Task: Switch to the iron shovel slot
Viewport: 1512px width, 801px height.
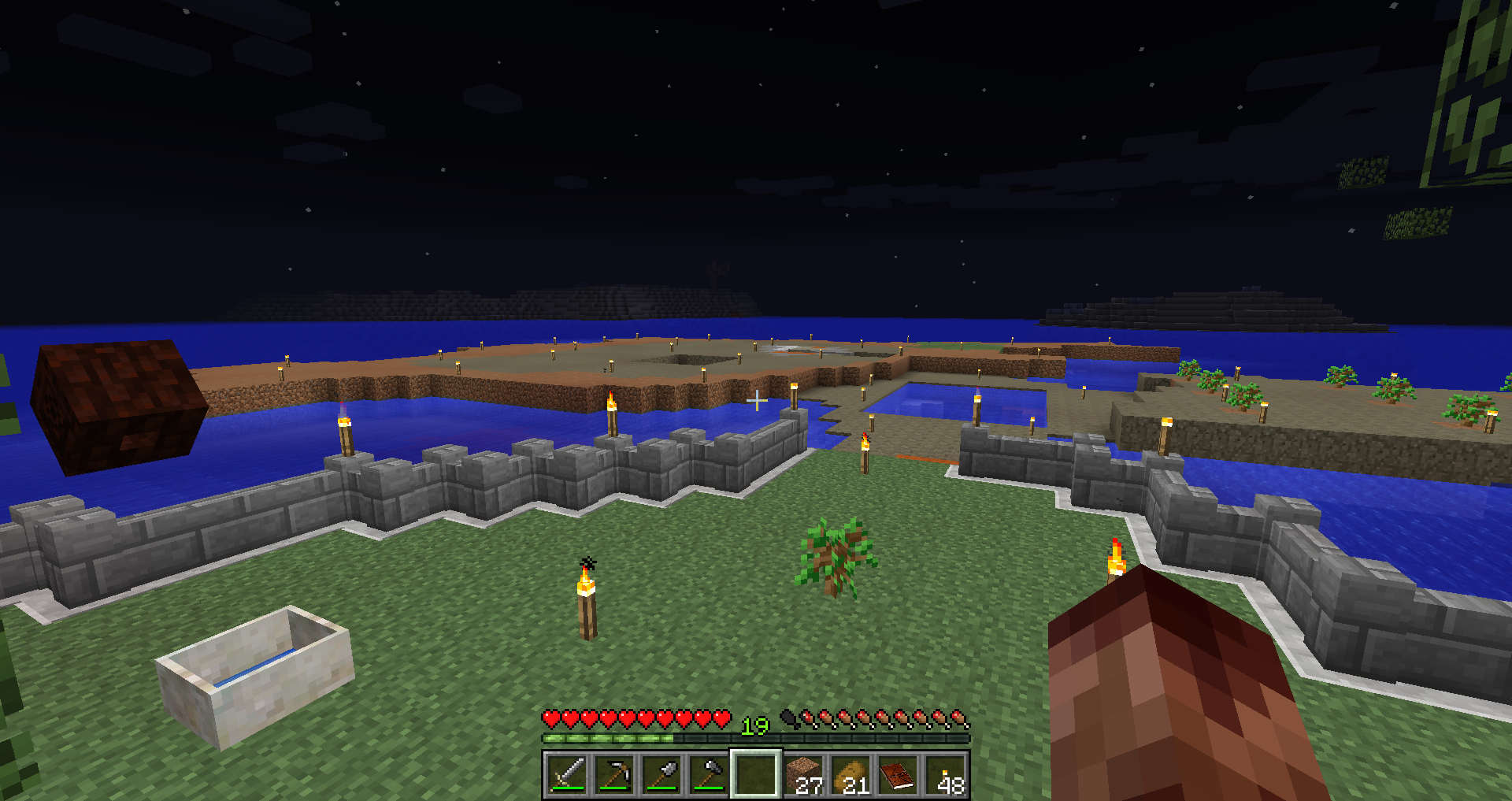Action: (x=661, y=774)
